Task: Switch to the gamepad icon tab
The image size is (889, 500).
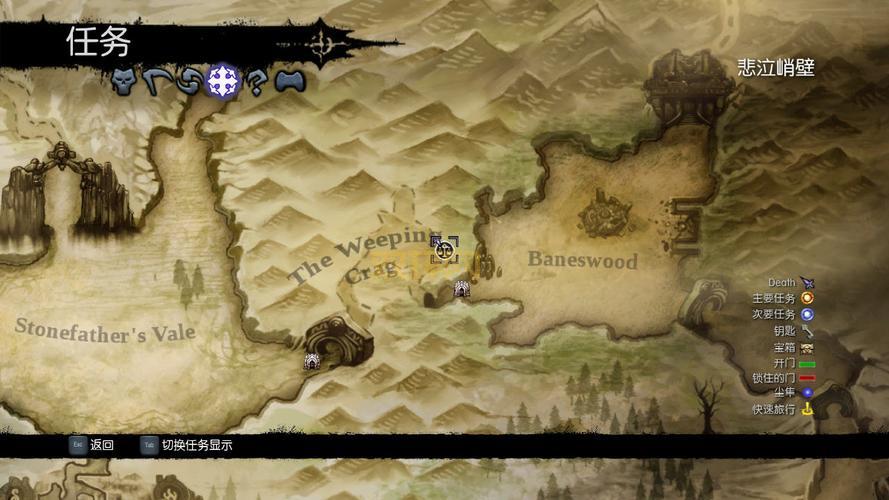Action: point(289,81)
